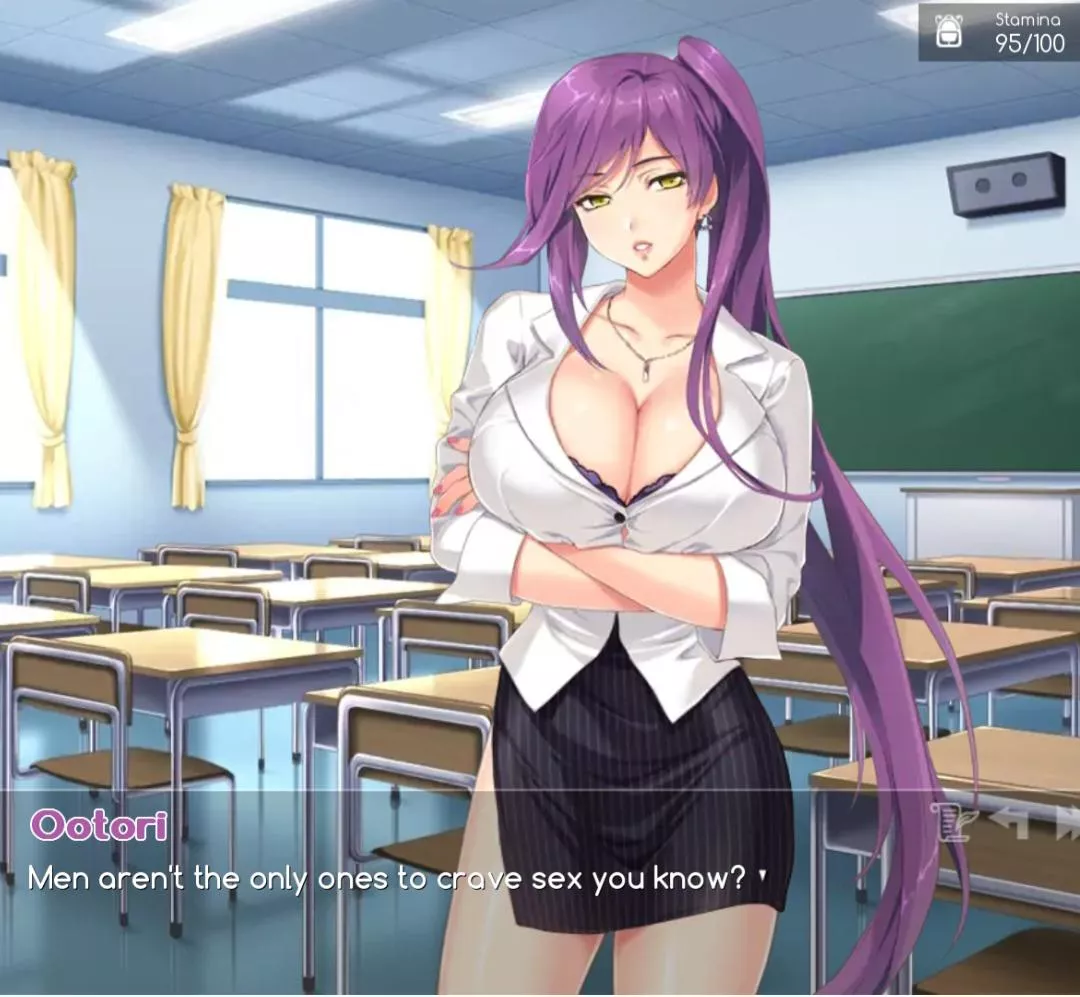This screenshot has height=997, width=1080.
Task: Open the backpack inventory icon
Action: [947, 31]
